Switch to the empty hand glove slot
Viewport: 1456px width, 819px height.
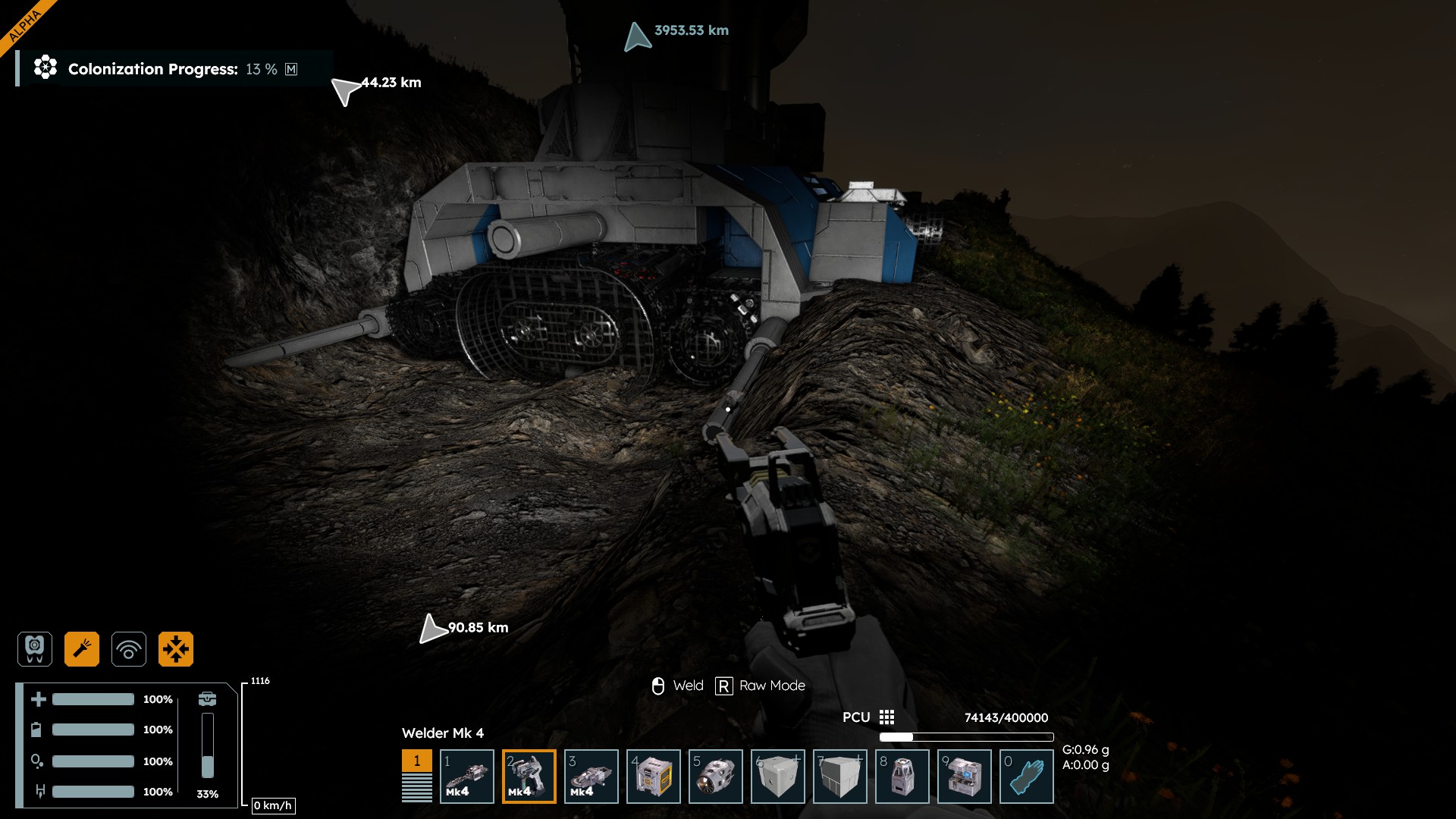1027,776
